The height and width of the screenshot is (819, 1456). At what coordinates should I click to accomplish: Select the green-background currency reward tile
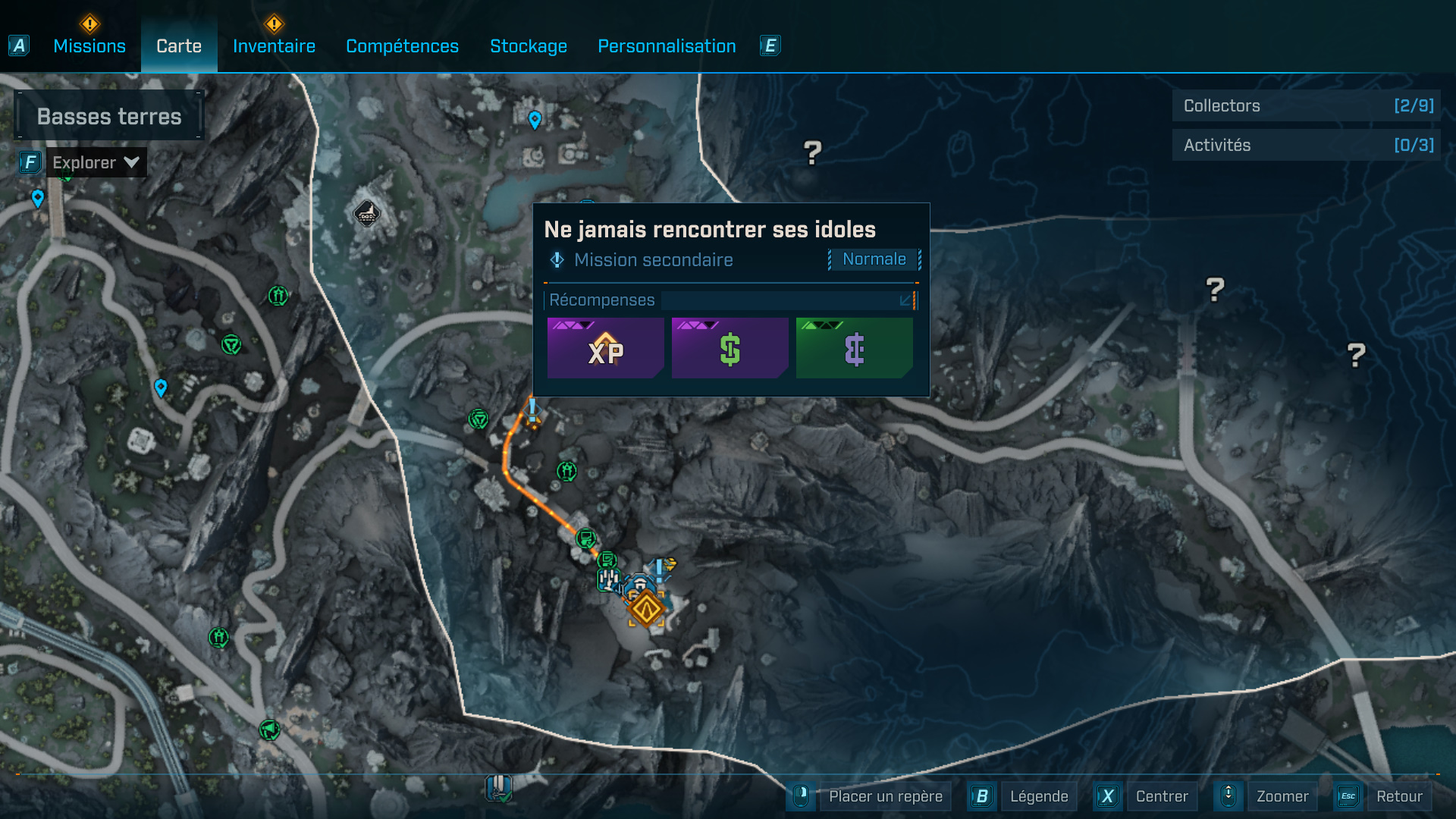[x=854, y=349]
